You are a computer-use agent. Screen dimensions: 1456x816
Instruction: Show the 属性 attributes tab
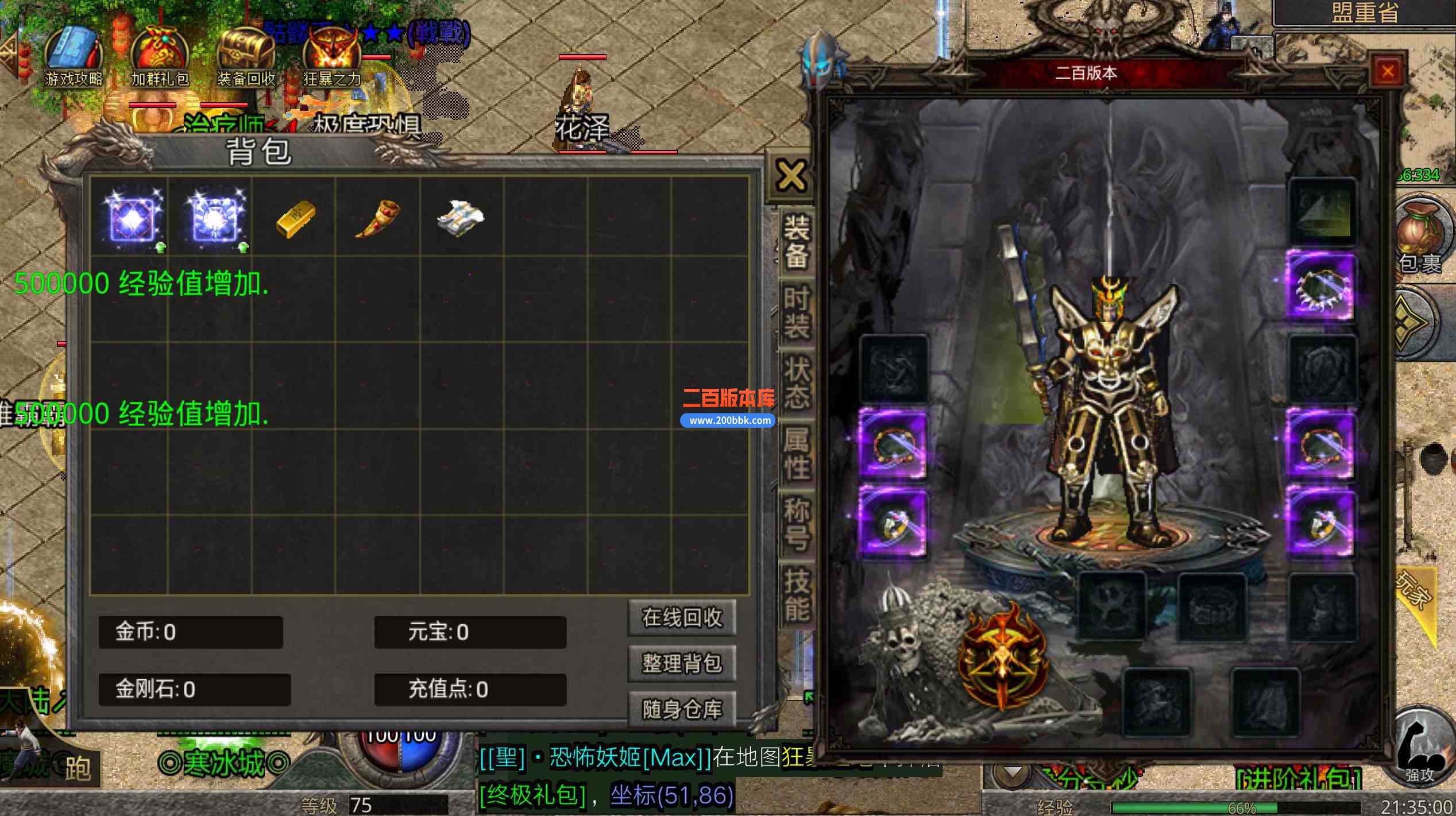[797, 454]
